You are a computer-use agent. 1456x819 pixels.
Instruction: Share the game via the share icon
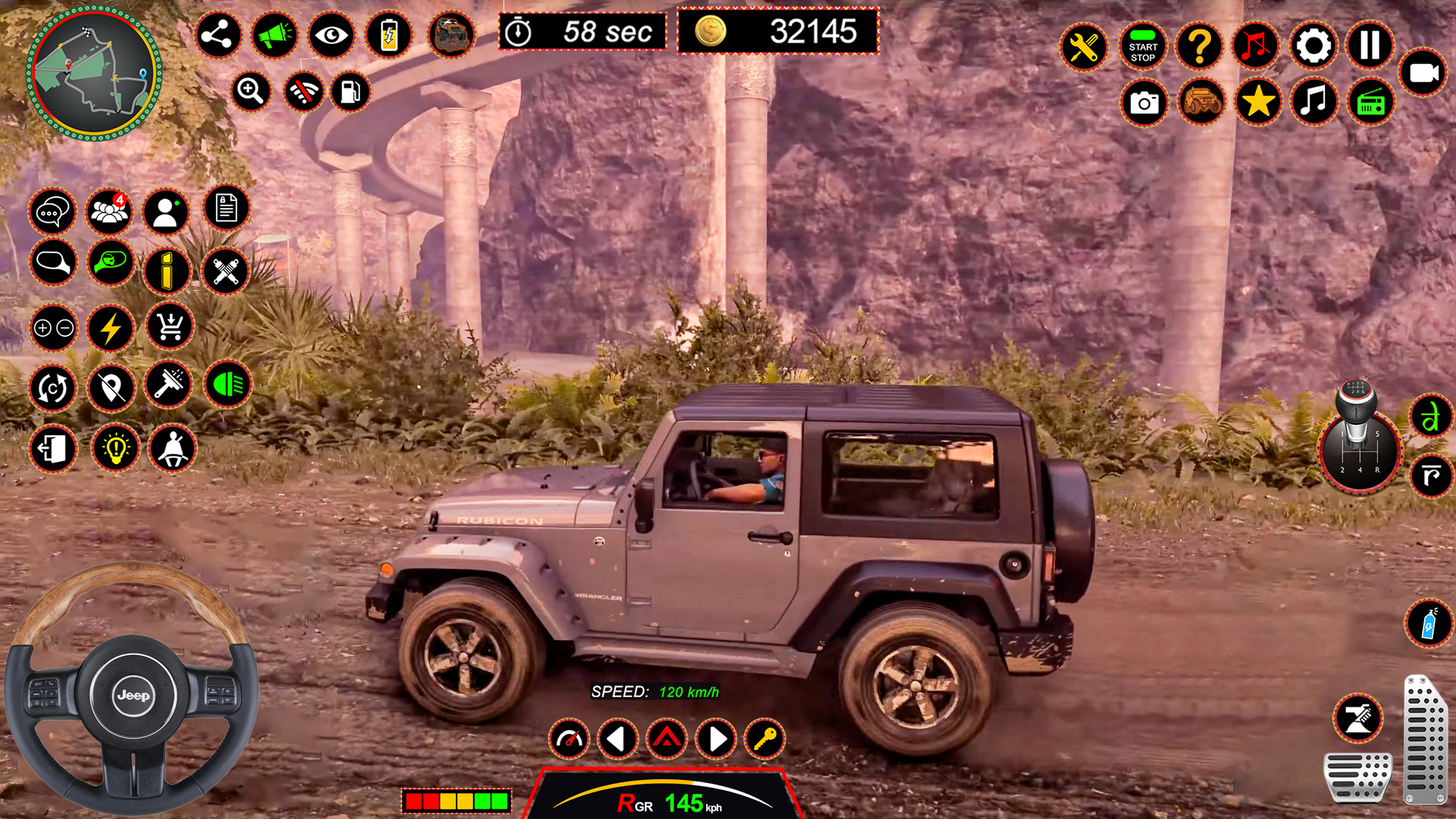coord(218,35)
